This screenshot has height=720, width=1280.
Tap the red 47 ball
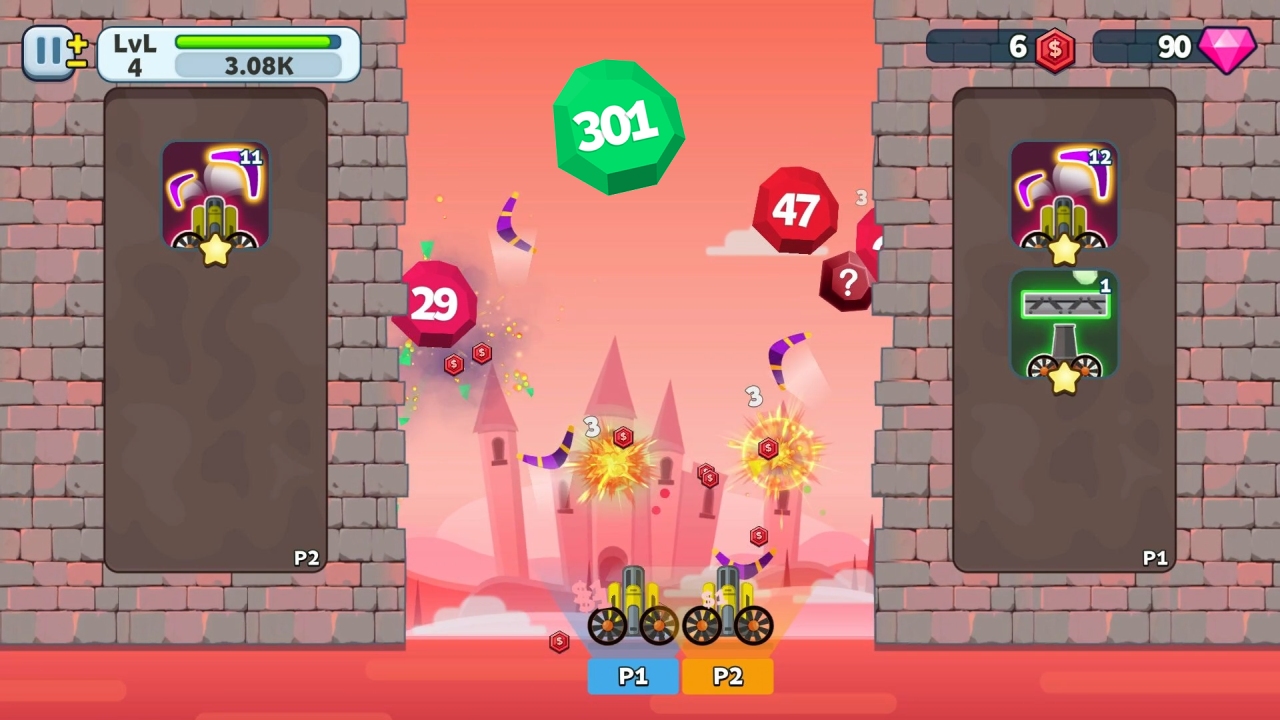tap(795, 209)
